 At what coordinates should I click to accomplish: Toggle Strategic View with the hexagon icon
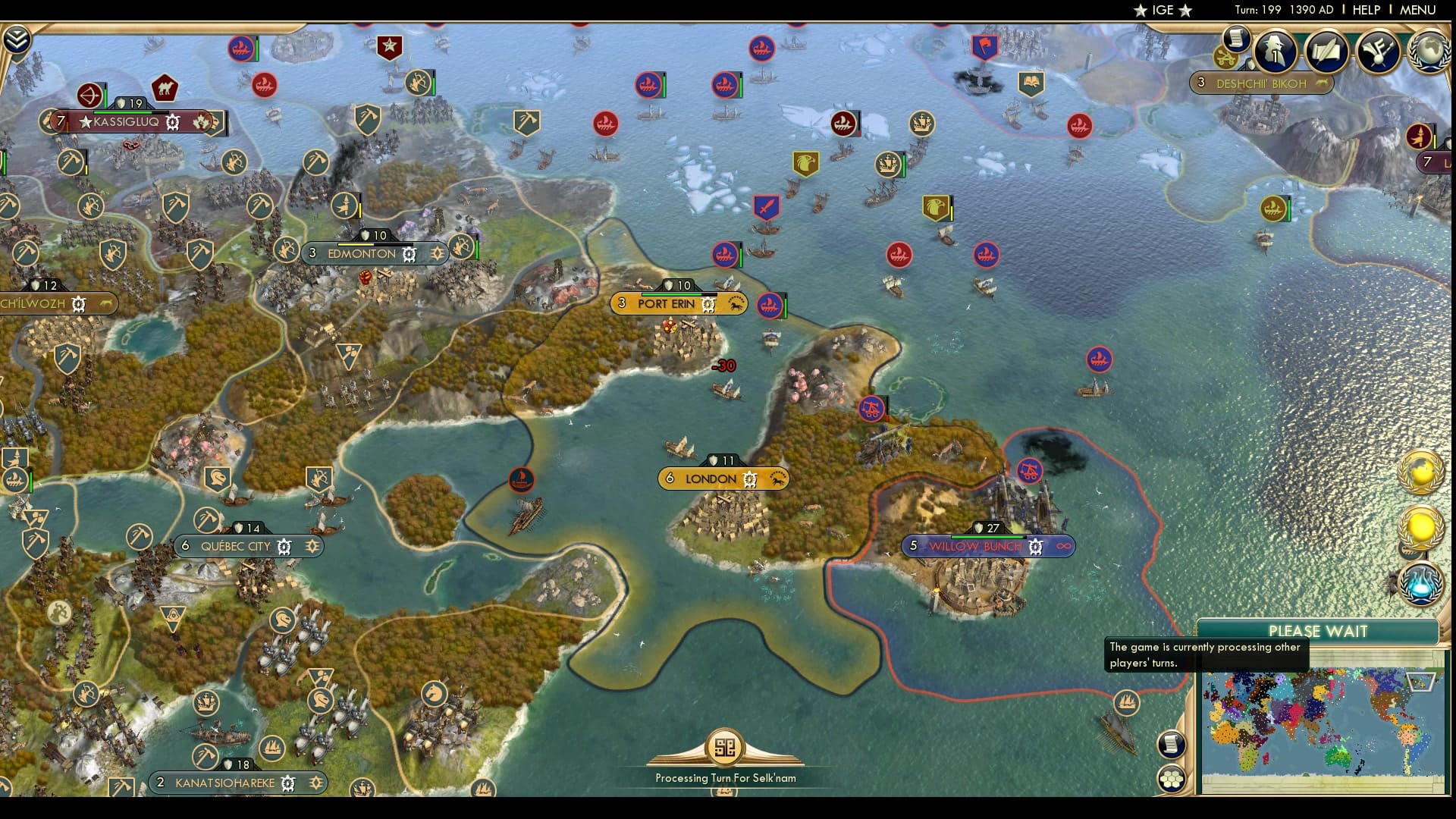1172,777
